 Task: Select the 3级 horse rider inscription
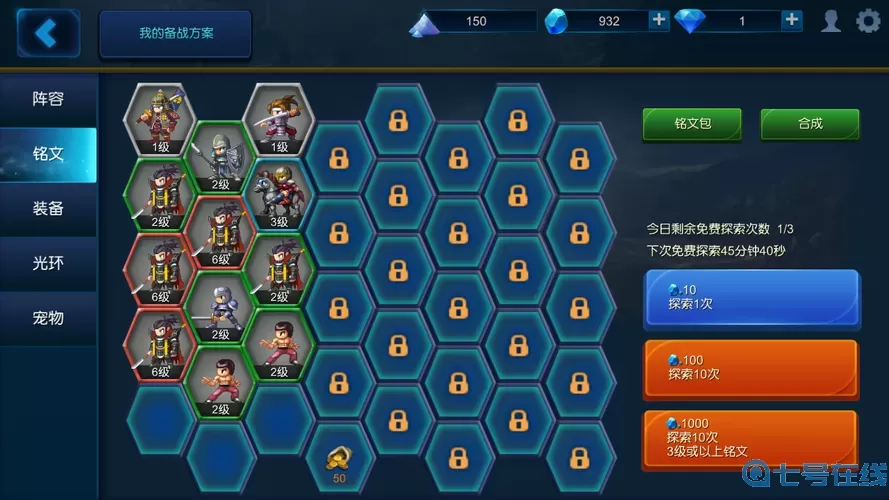pyautogui.click(x=278, y=193)
